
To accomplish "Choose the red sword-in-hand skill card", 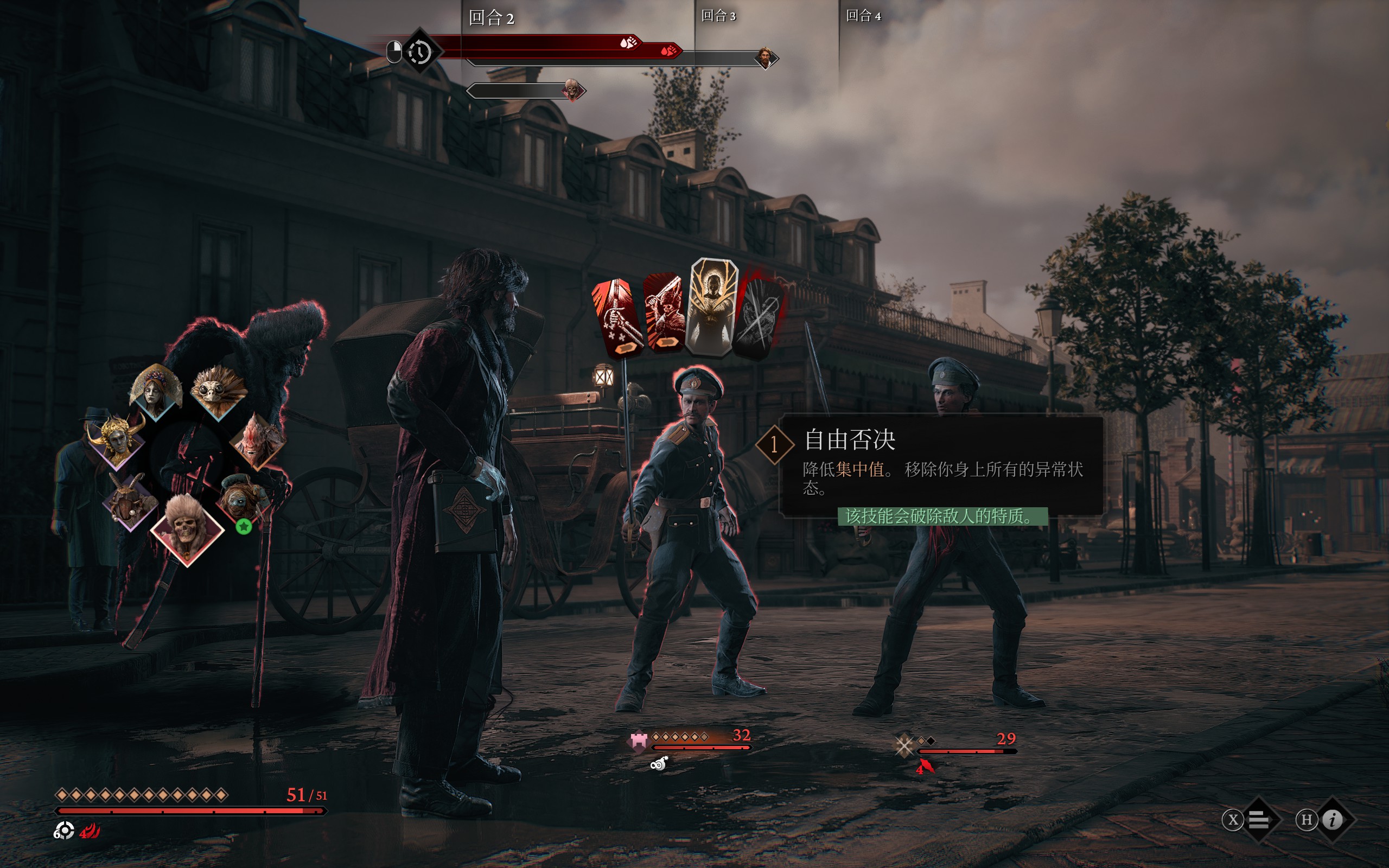I will click(x=617, y=317).
